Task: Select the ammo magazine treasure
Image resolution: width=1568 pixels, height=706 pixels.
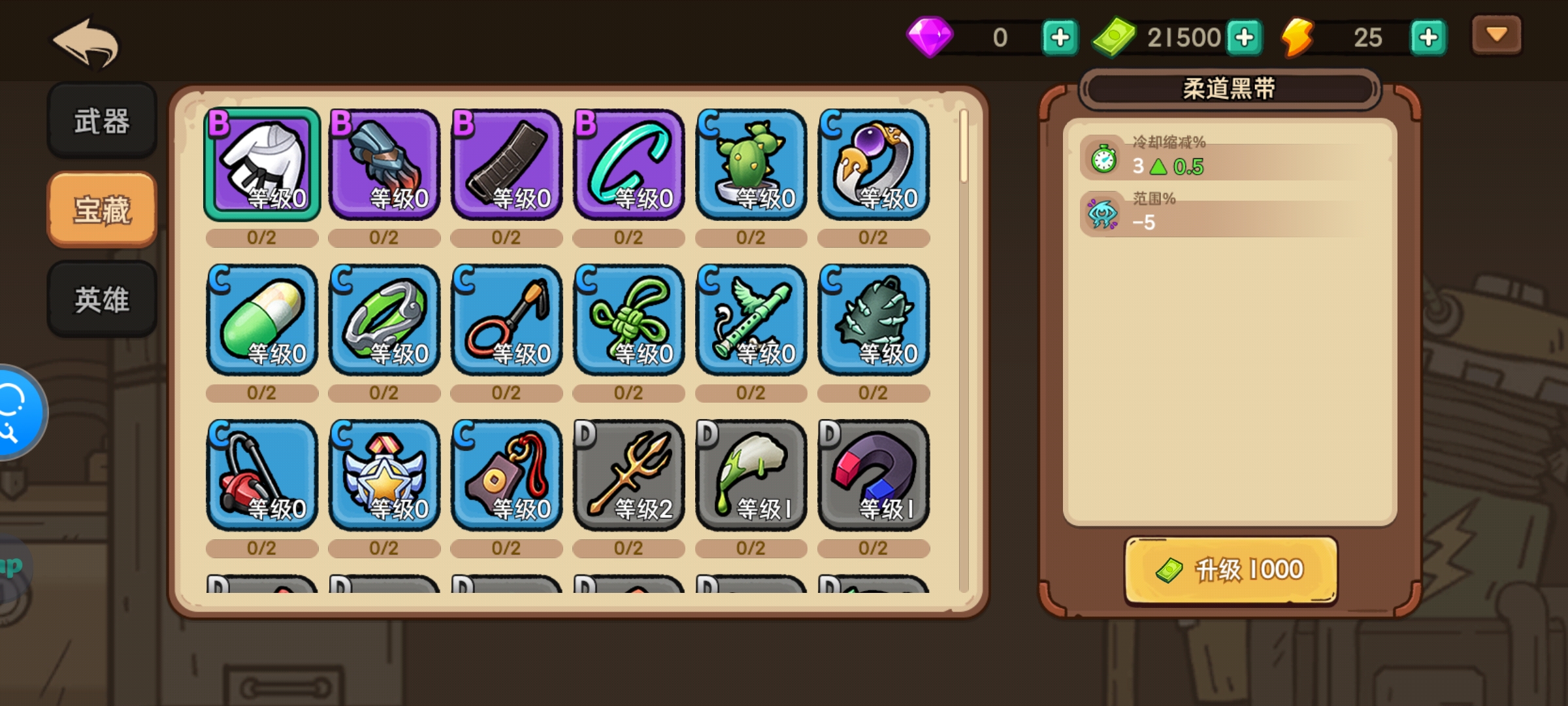Action: [506, 164]
